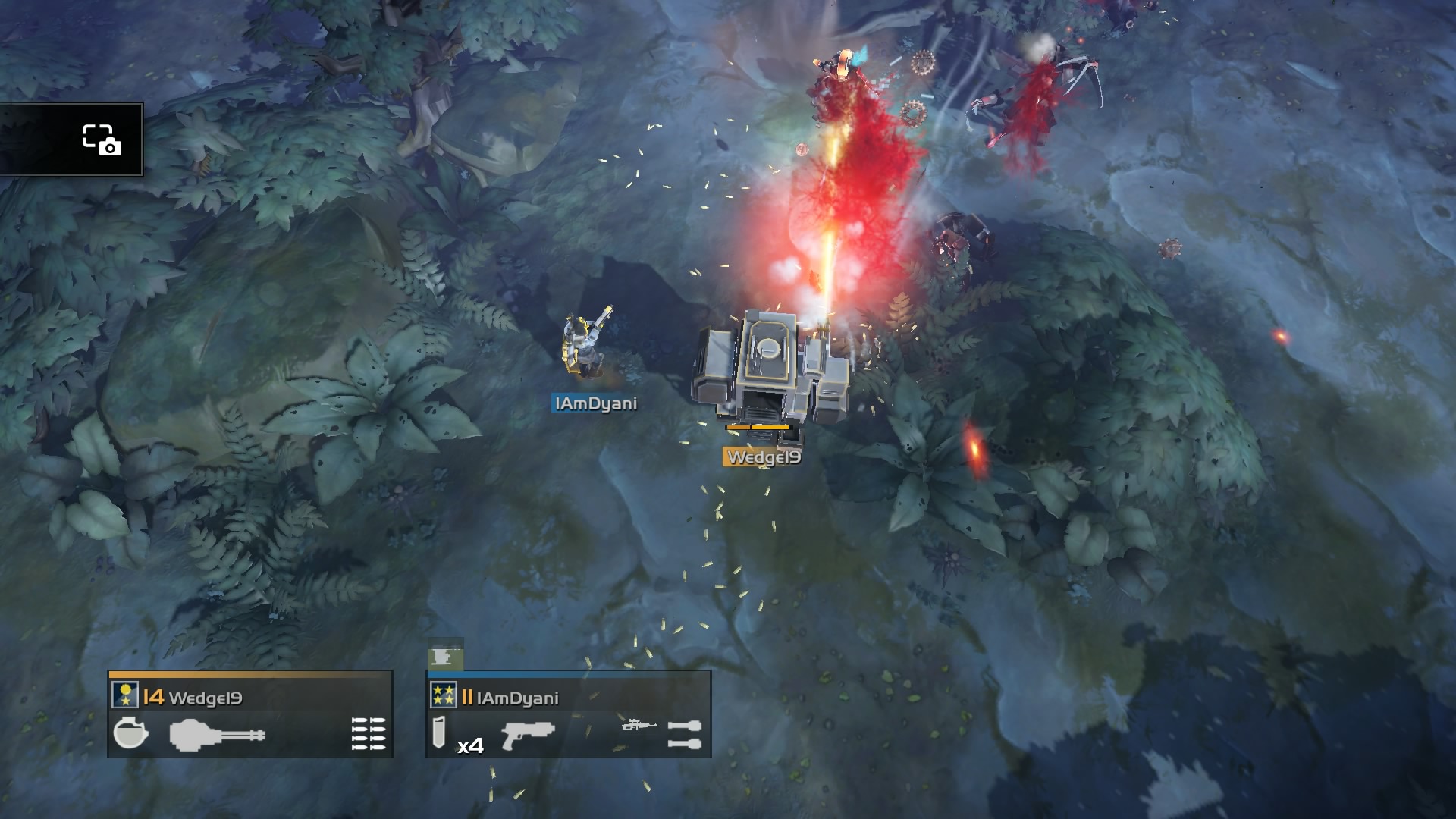Click Wedge19's round fuel canister icon

click(130, 733)
